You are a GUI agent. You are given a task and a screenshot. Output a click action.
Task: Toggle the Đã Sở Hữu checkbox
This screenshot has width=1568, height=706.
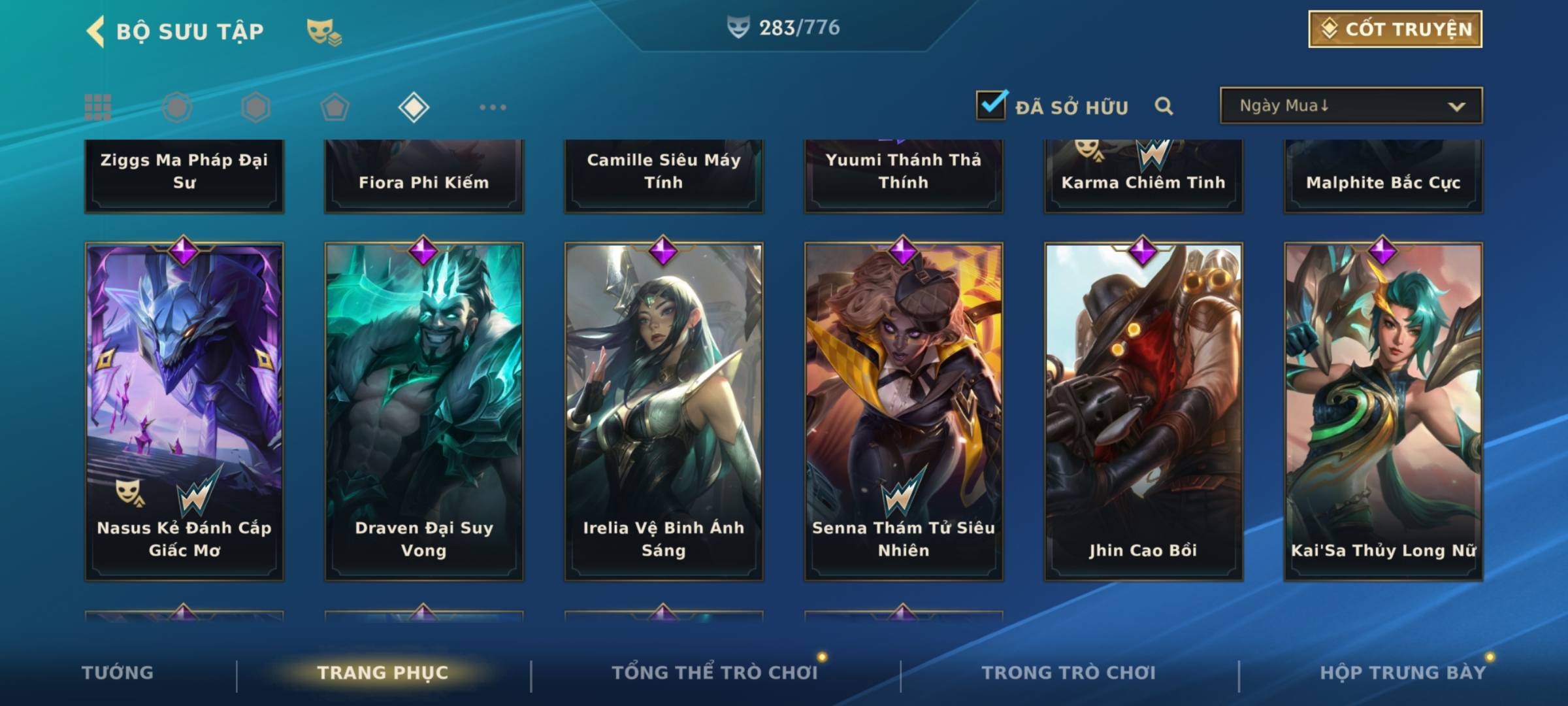[991, 105]
